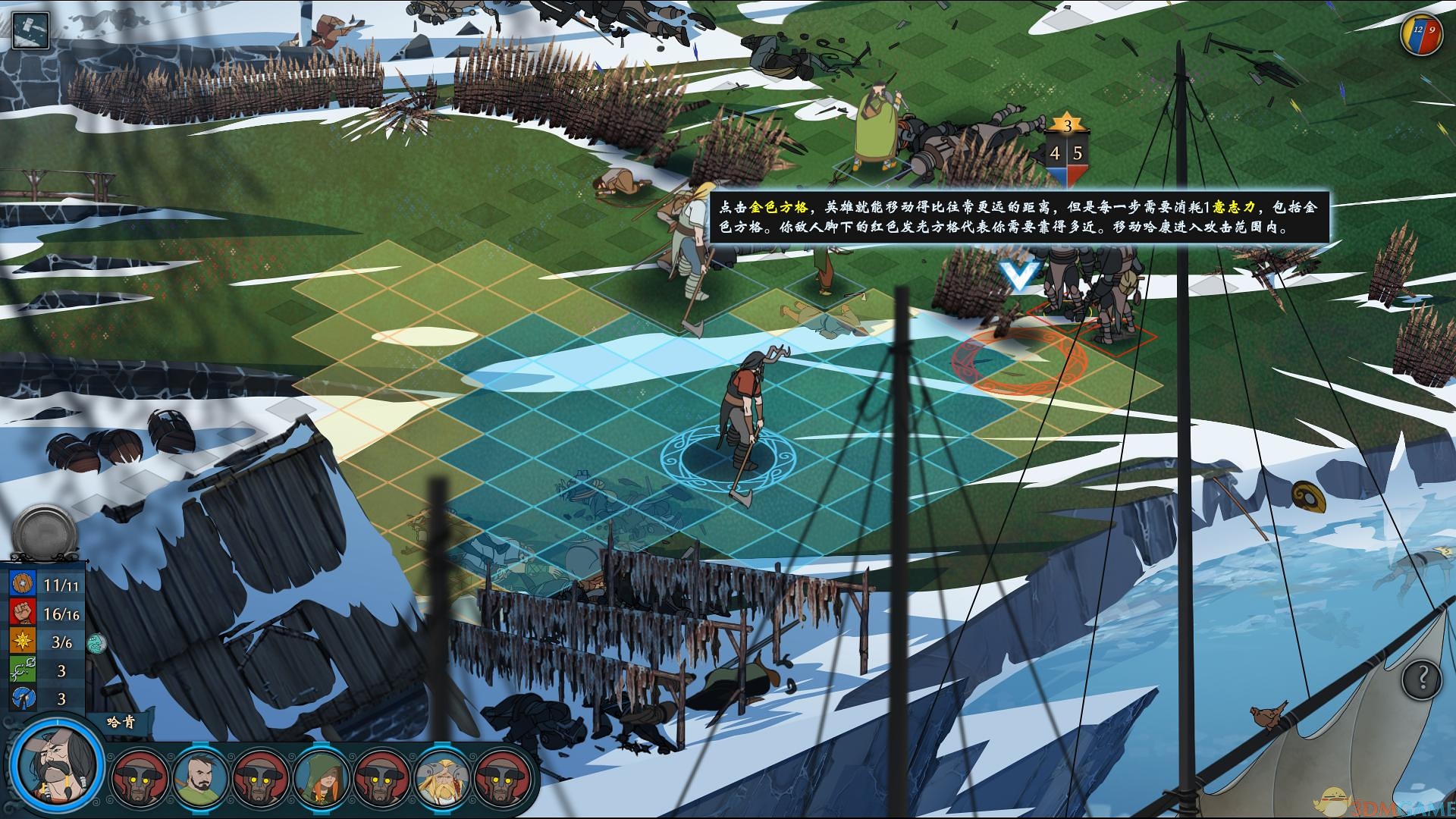Click the round silver medallion button
Screen dimensions: 1456x819
pyautogui.click(x=44, y=532)
